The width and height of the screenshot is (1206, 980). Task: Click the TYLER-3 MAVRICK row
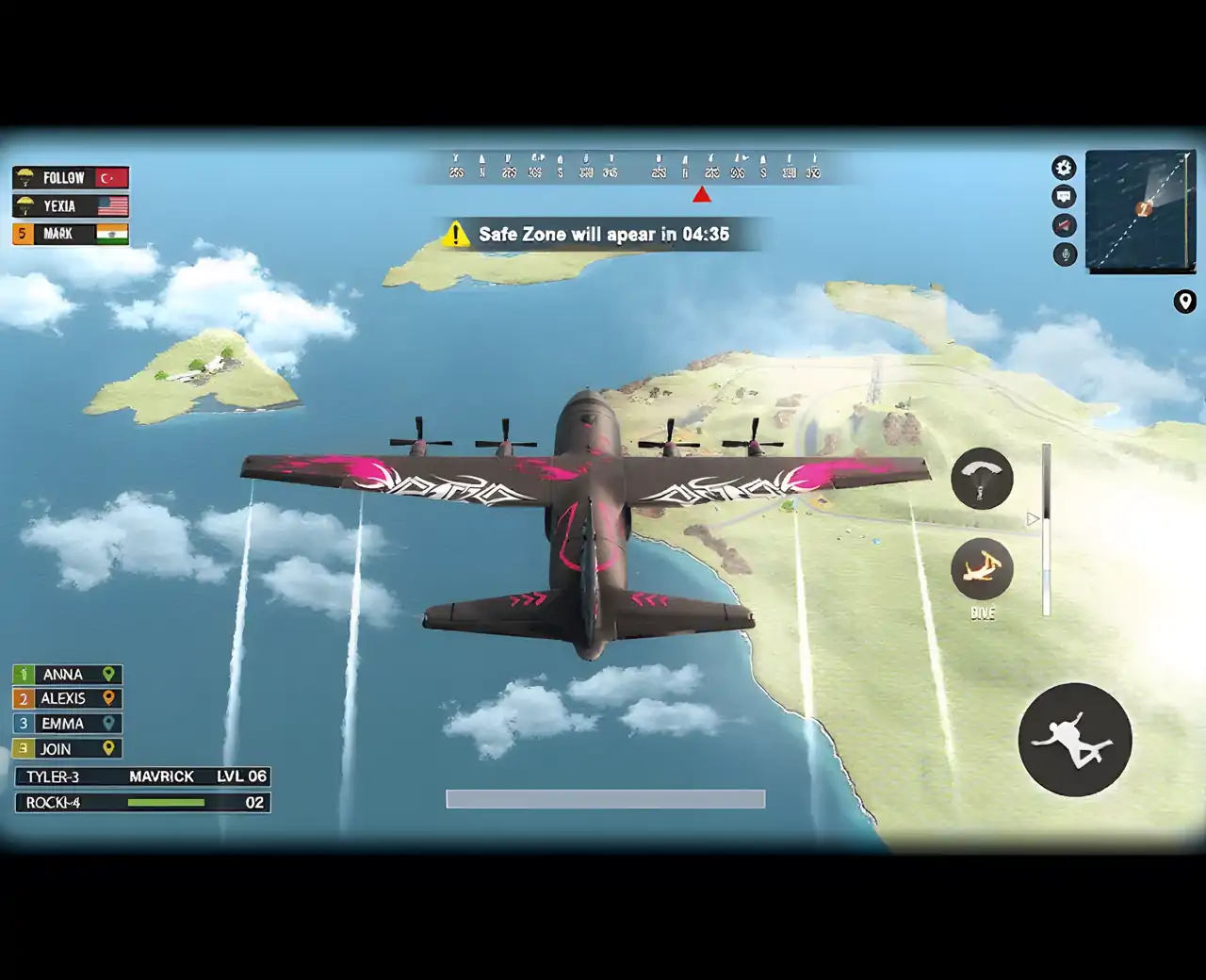[143, 776]
